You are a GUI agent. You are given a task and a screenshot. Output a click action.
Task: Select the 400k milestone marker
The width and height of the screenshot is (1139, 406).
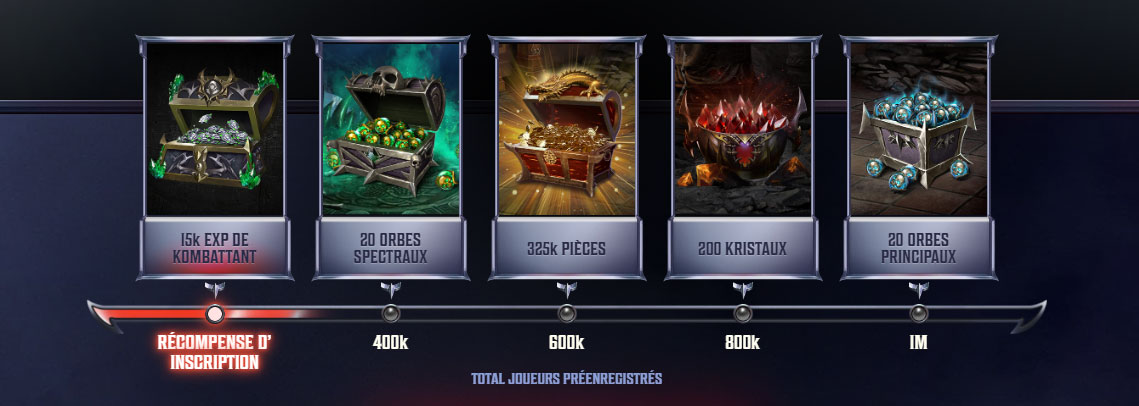(x=390, y=314)
